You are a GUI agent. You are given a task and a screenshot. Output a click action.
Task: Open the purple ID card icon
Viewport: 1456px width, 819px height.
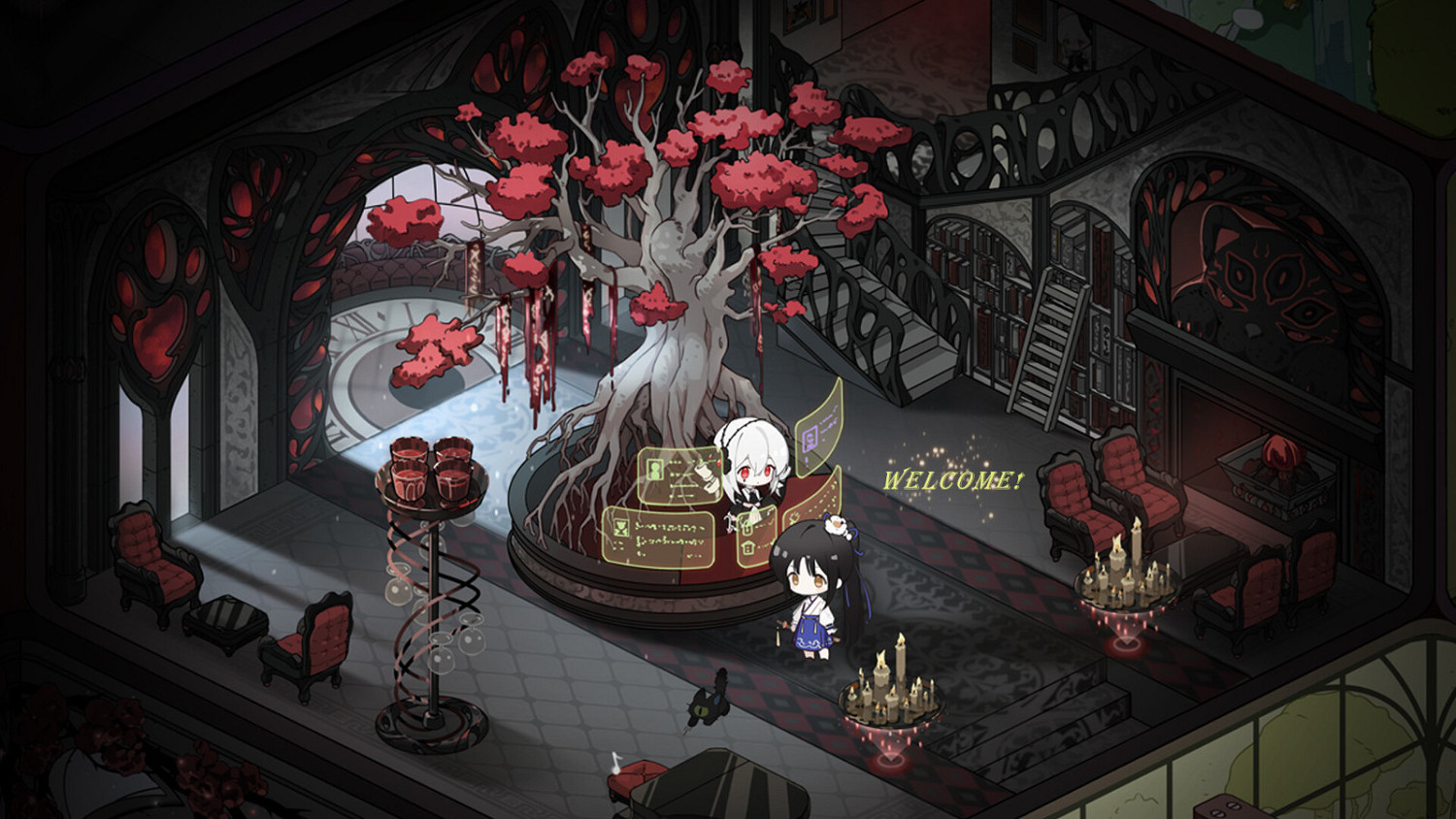coord(810,438)
